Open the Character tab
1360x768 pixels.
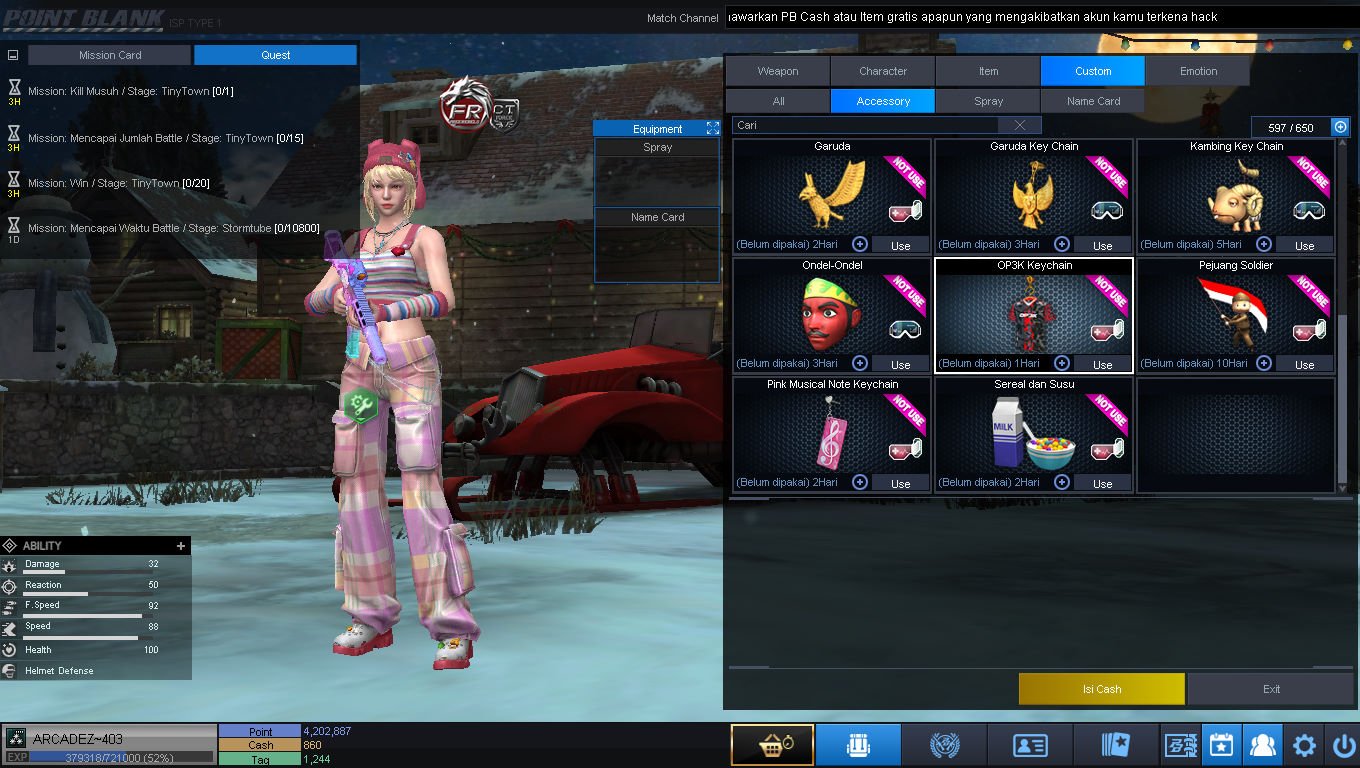pyautogui.click(x=882, y=71)
